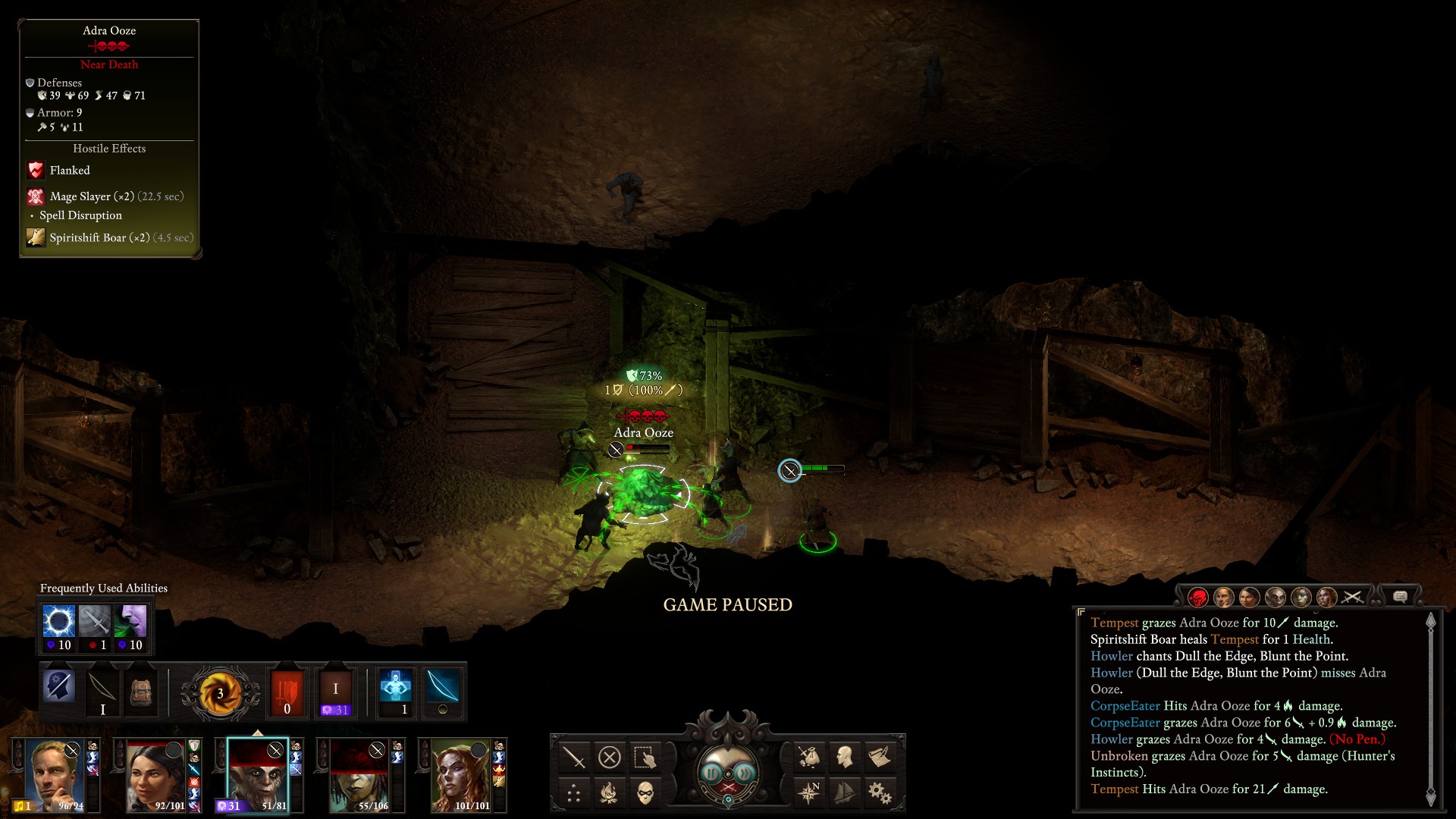Use the purple face breath ability
Screen dimensions: 1456x819
point(130,622)
